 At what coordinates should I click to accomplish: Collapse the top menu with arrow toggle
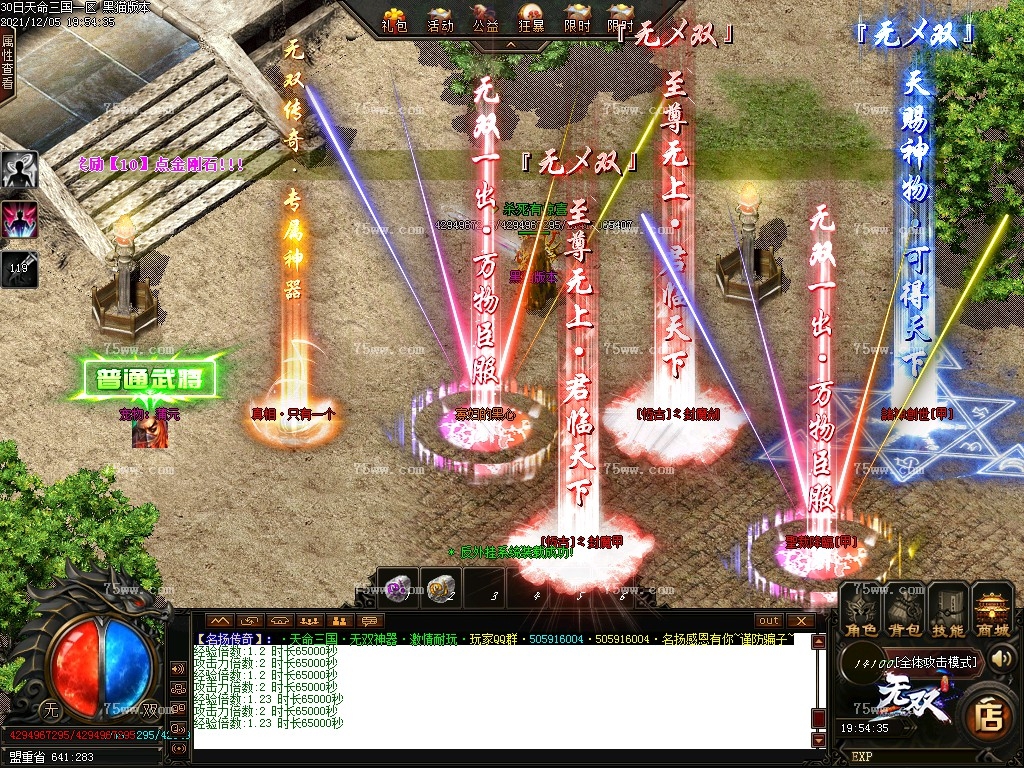[x=510, y=45]
